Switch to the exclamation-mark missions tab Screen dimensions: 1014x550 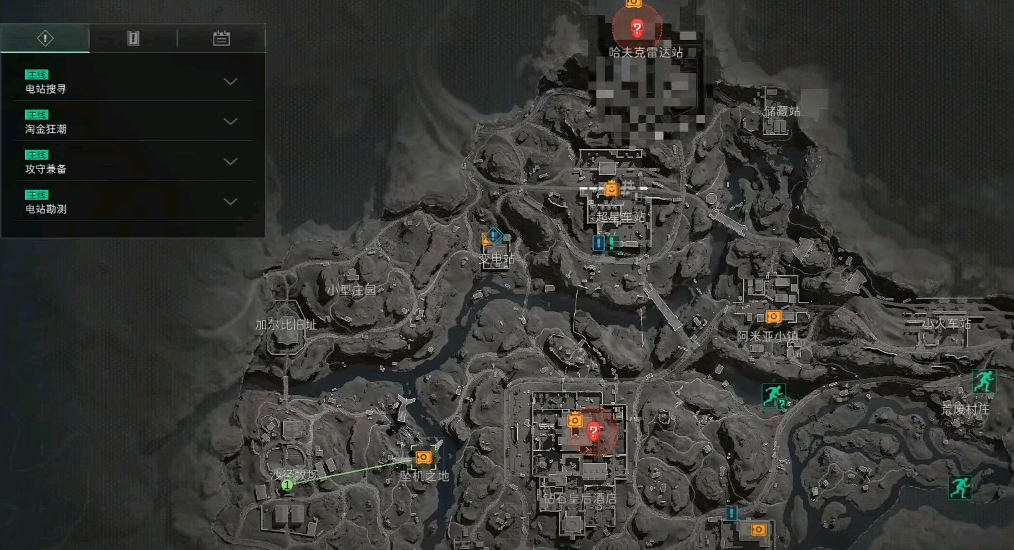(44, 38)
